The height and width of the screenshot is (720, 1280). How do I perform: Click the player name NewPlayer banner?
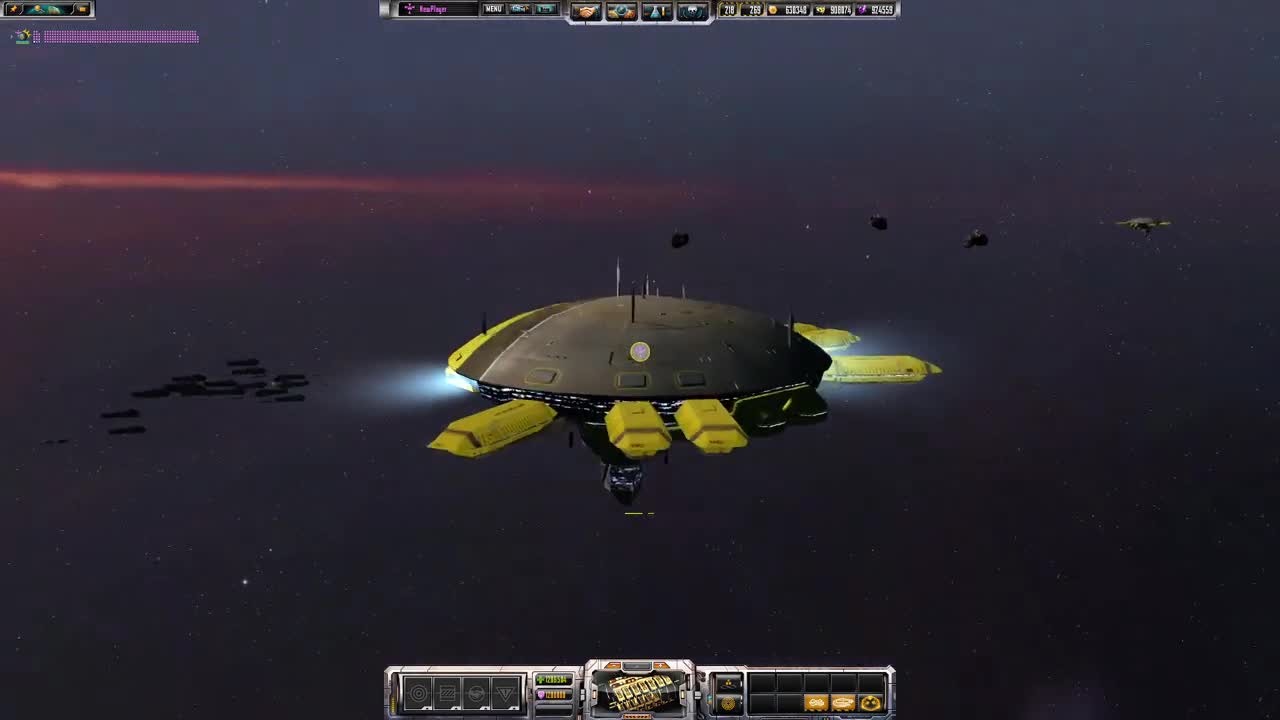coord(434,9)
